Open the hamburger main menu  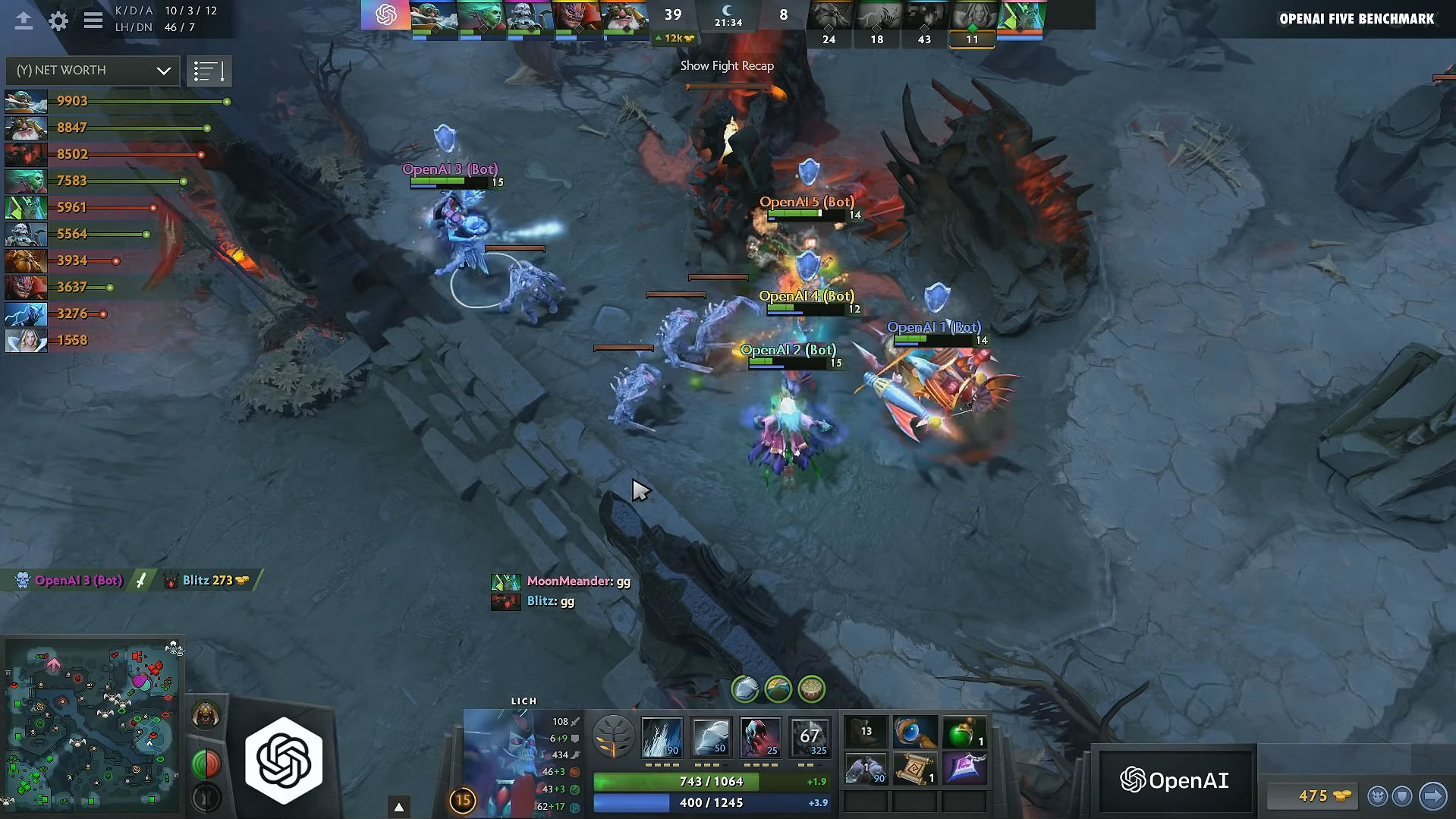coord(93,20)
